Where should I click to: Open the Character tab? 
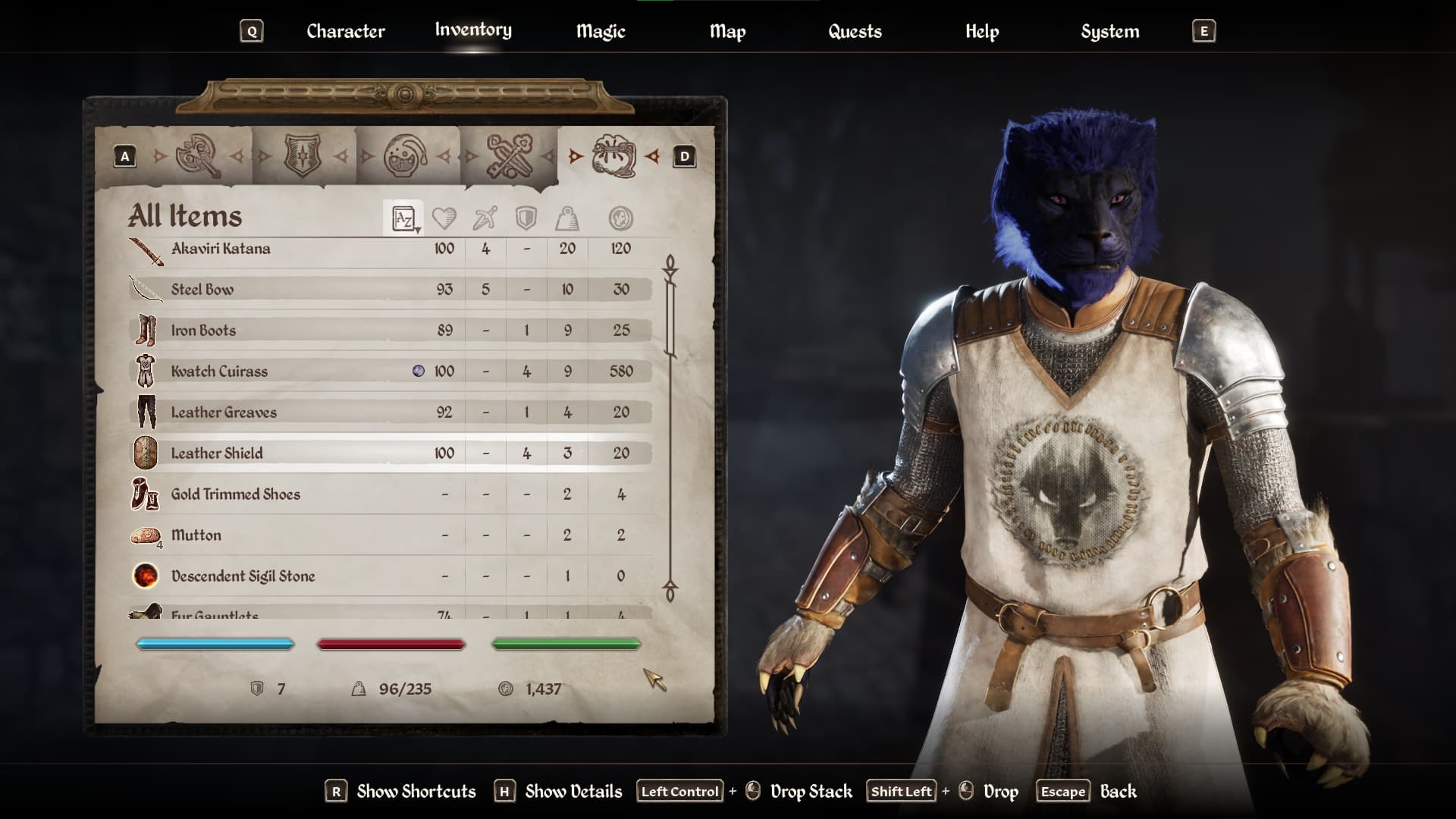(x=345, y=31)
